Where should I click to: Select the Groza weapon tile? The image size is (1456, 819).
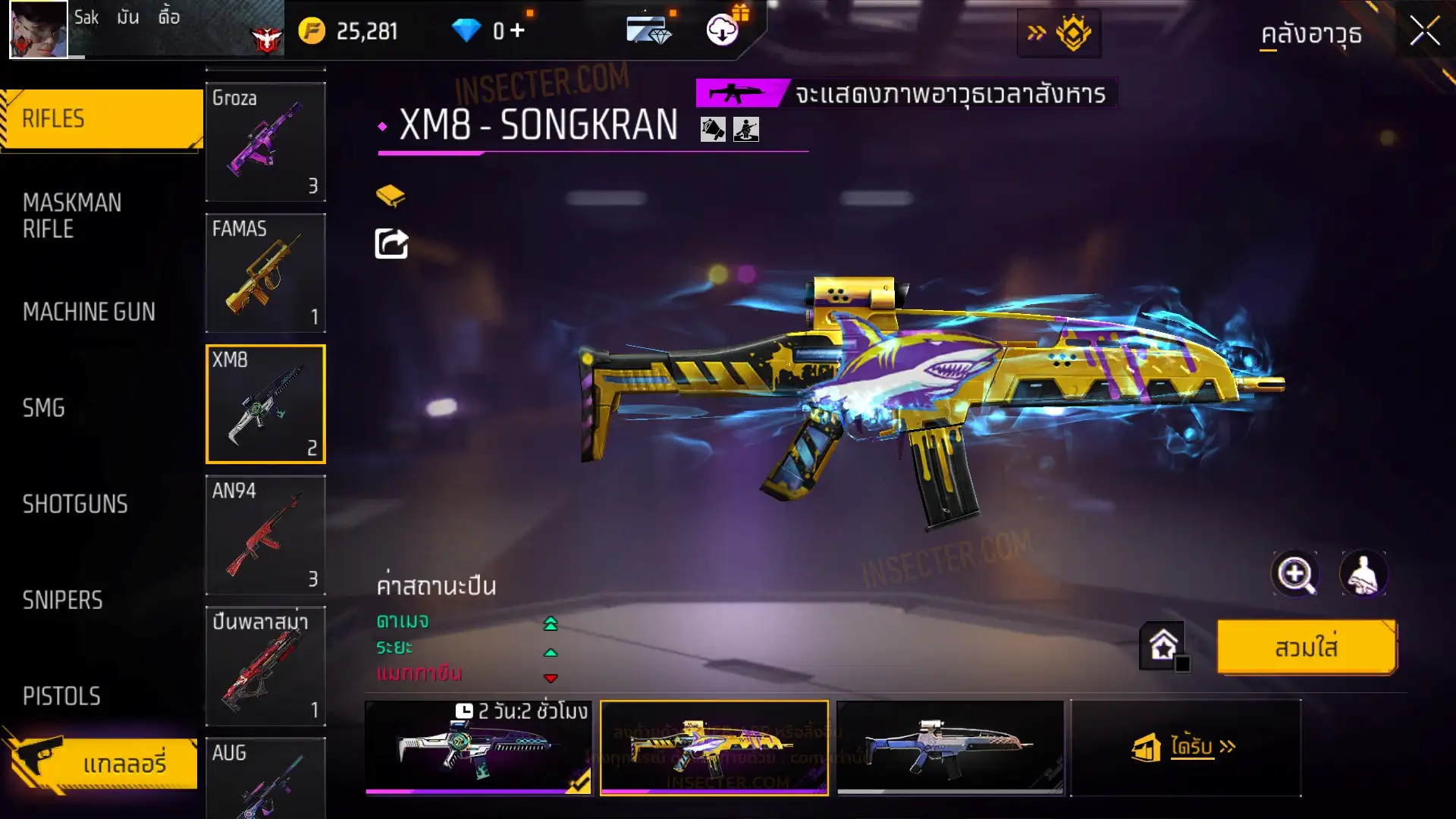[265, 142]
